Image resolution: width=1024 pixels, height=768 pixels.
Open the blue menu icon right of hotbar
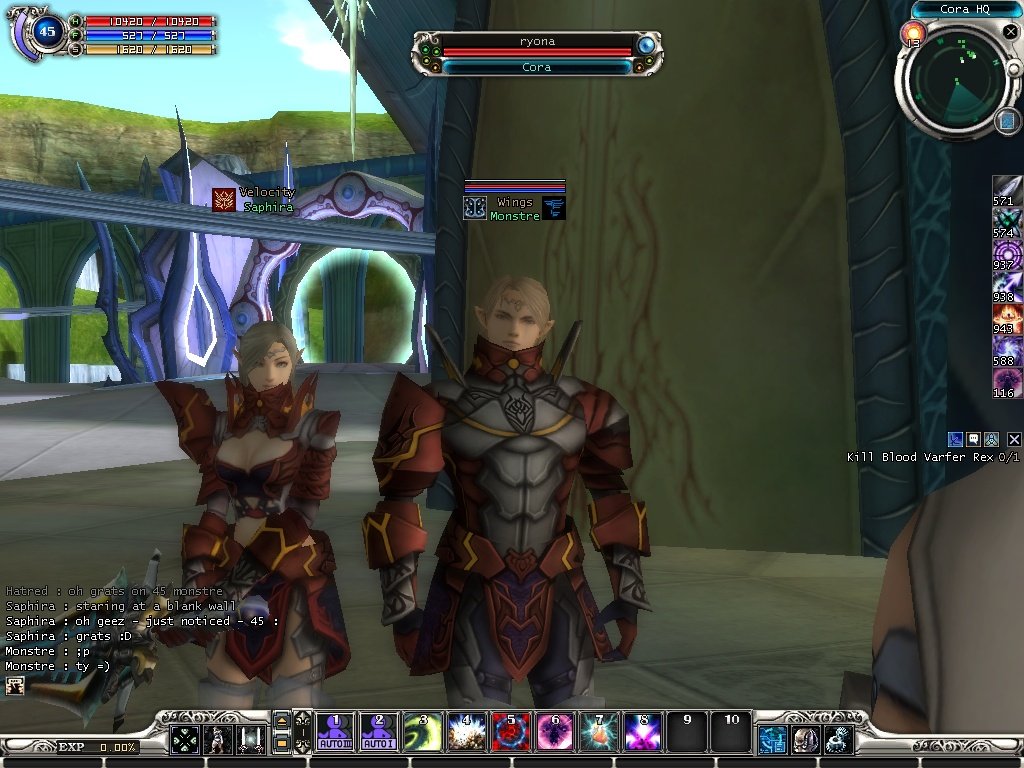point(772,739)
